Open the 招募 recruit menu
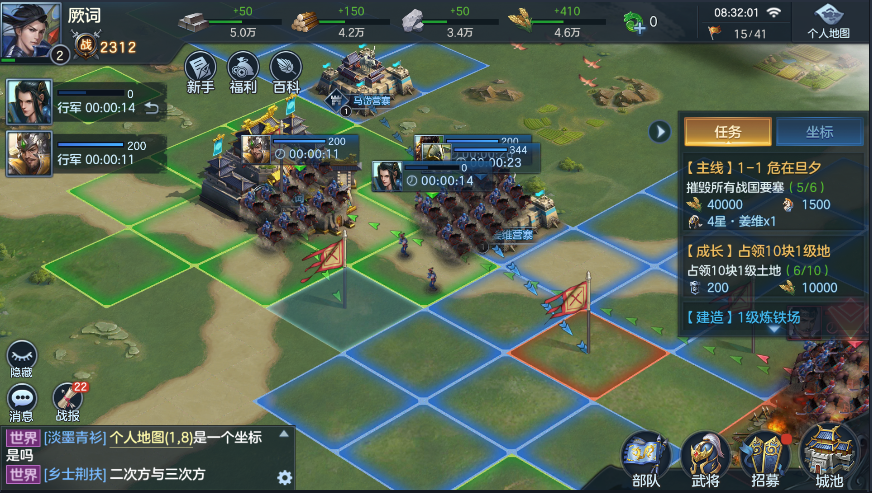The height and width of the screenshot is (493, 872). (x=766, y=459)
